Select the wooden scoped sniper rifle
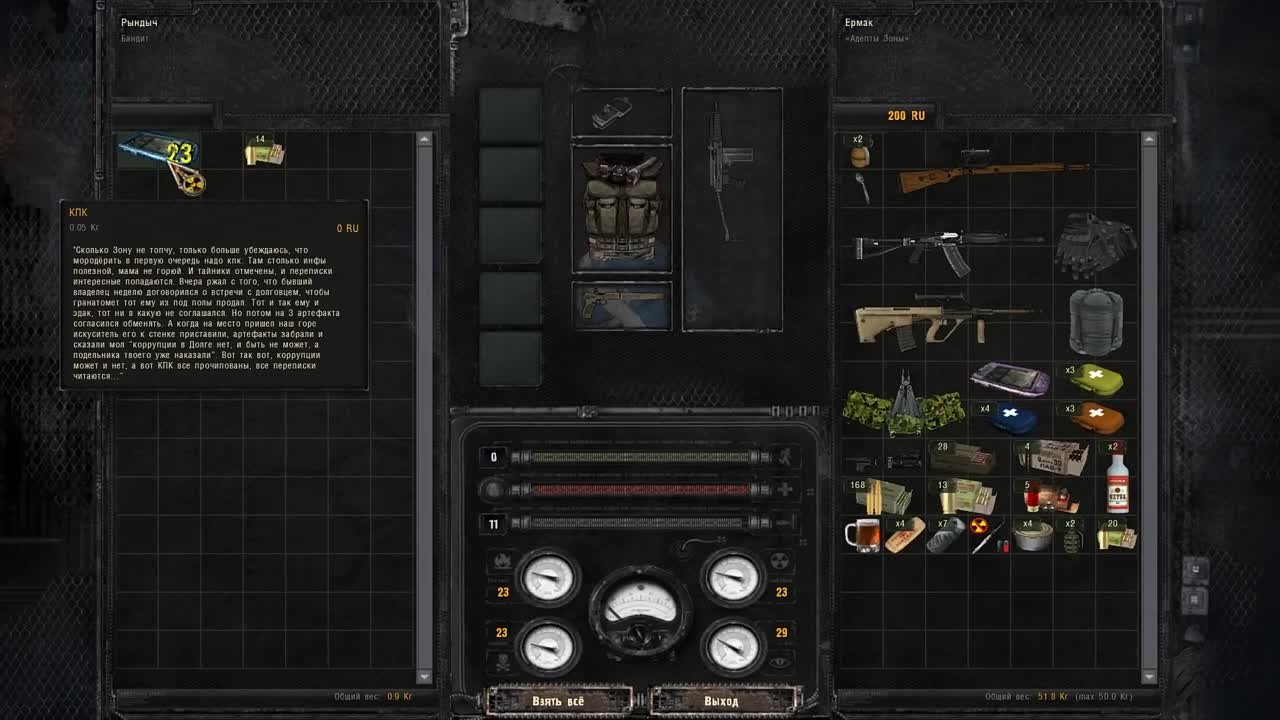This screenshot has height=720, width=1280. (x=990, y=174)
